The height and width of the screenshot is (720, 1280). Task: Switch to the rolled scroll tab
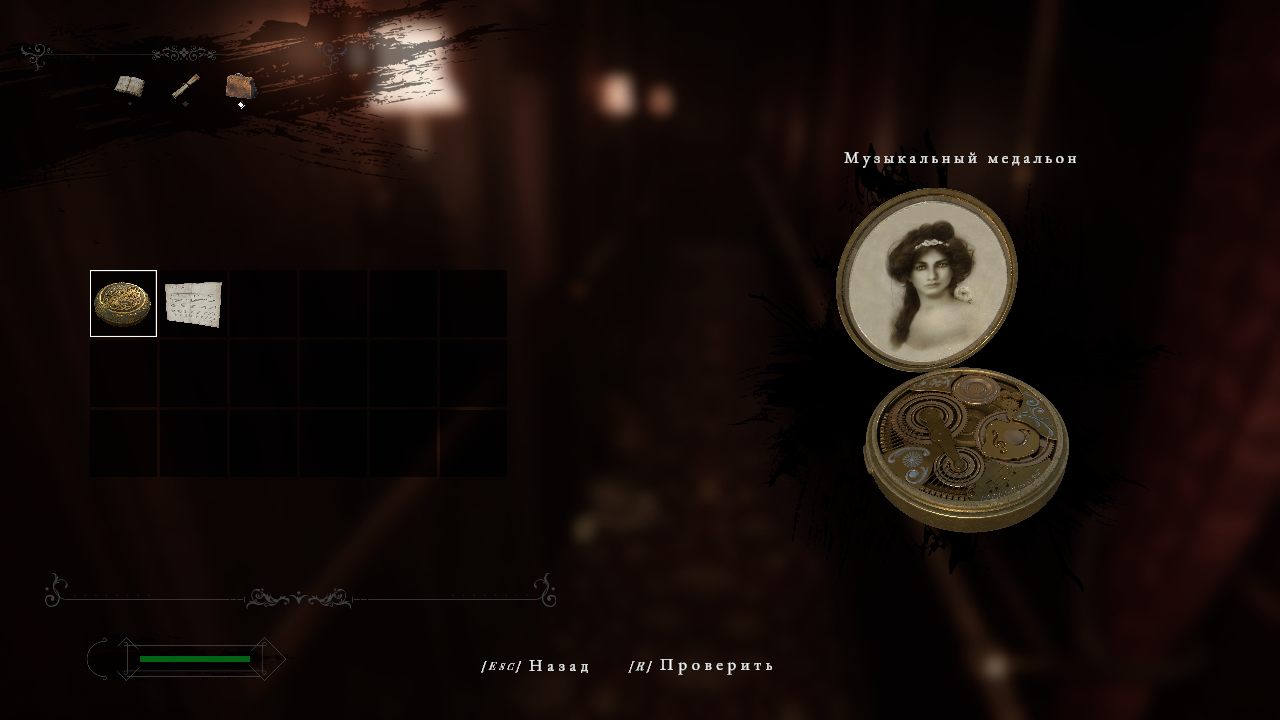(x=184, y=88)
